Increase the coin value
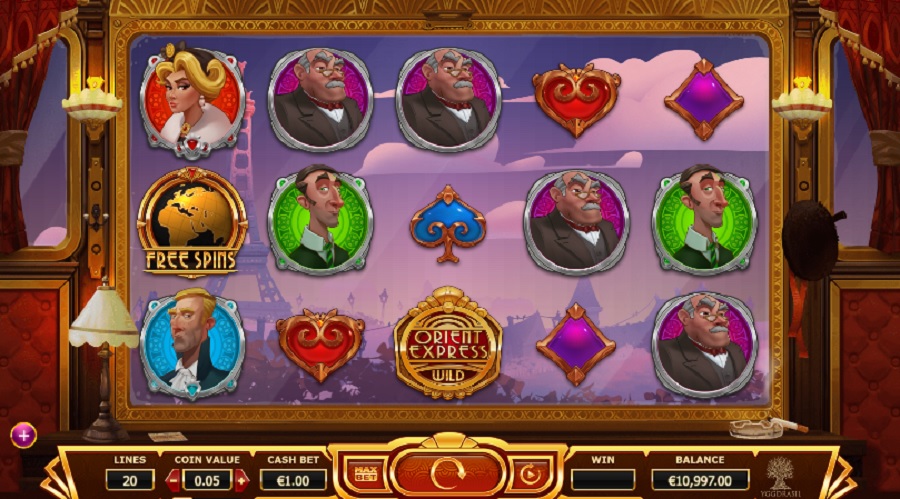The width and height of the screenshot is (900, 499). pyautogui.click(x=241, y=480)
